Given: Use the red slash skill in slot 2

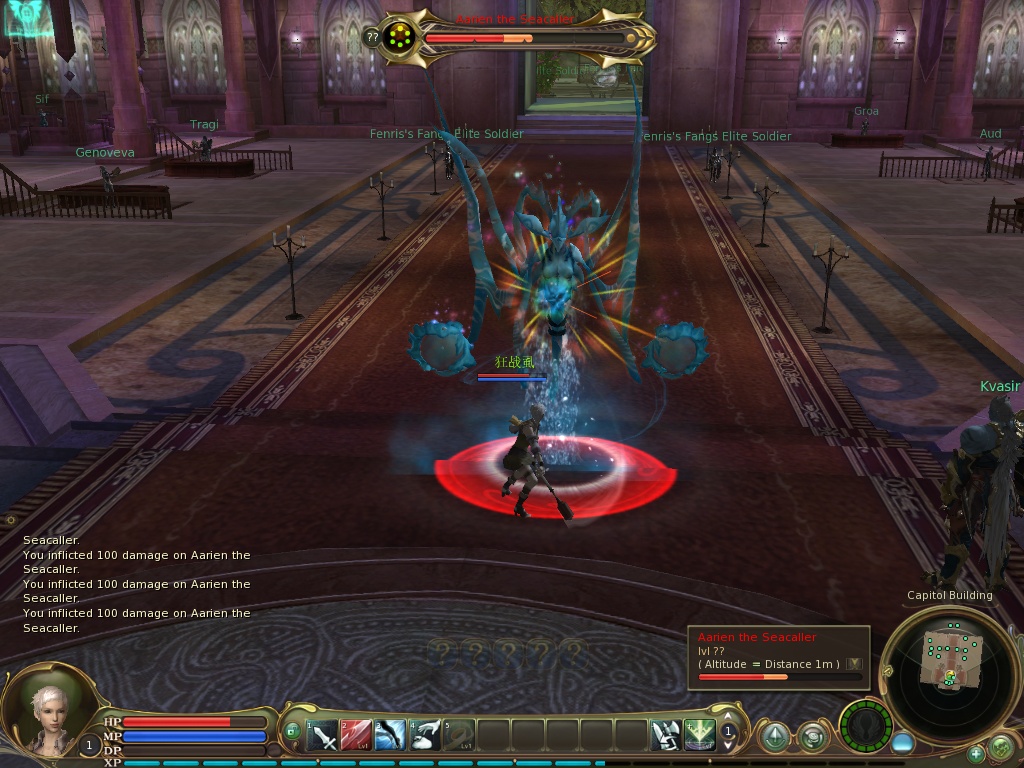Looking at the screenshot, I should coord(356,736).
